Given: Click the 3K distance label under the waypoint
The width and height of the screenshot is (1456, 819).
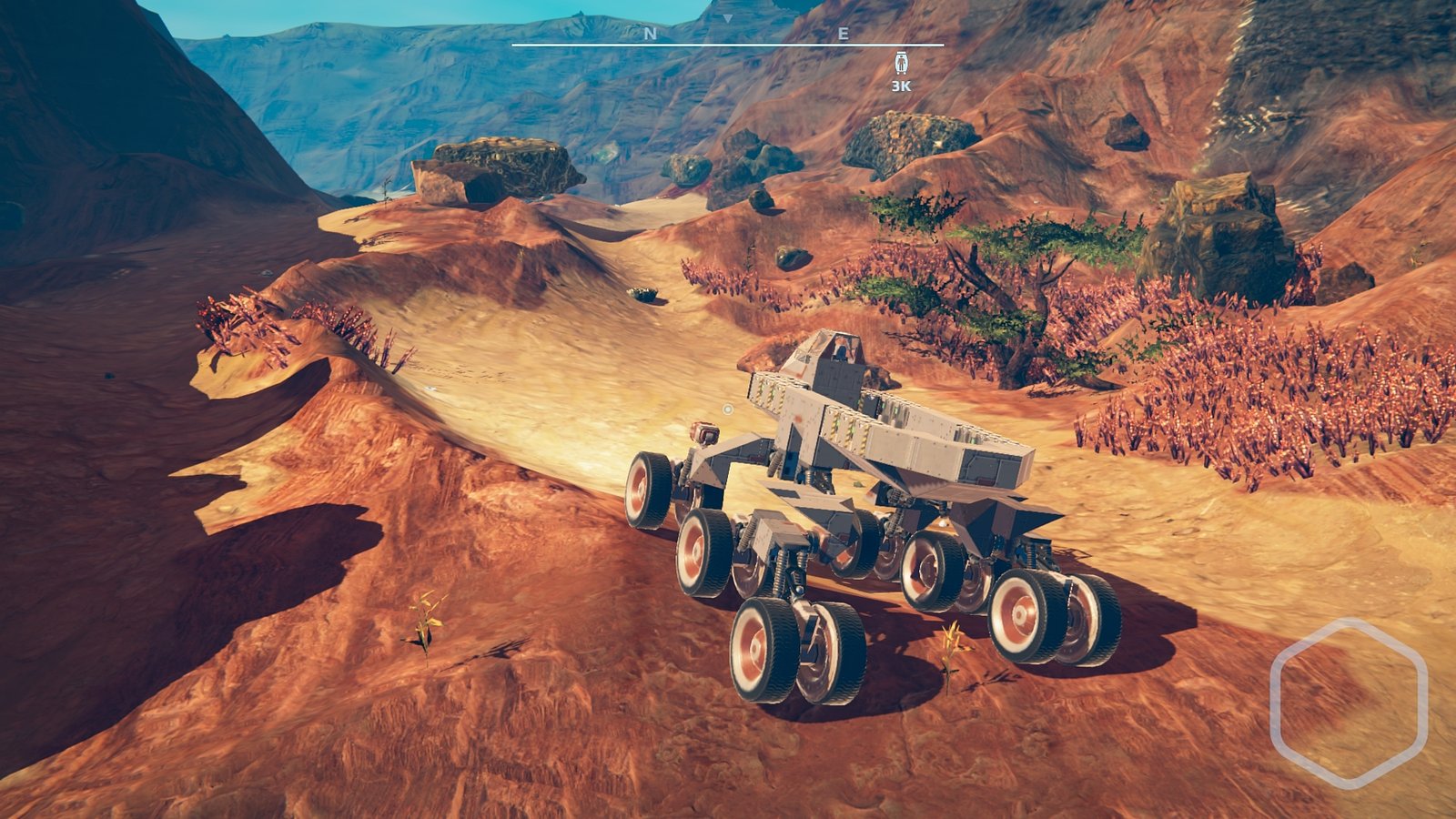Looking at the screenshot, I should pos(900,86).
